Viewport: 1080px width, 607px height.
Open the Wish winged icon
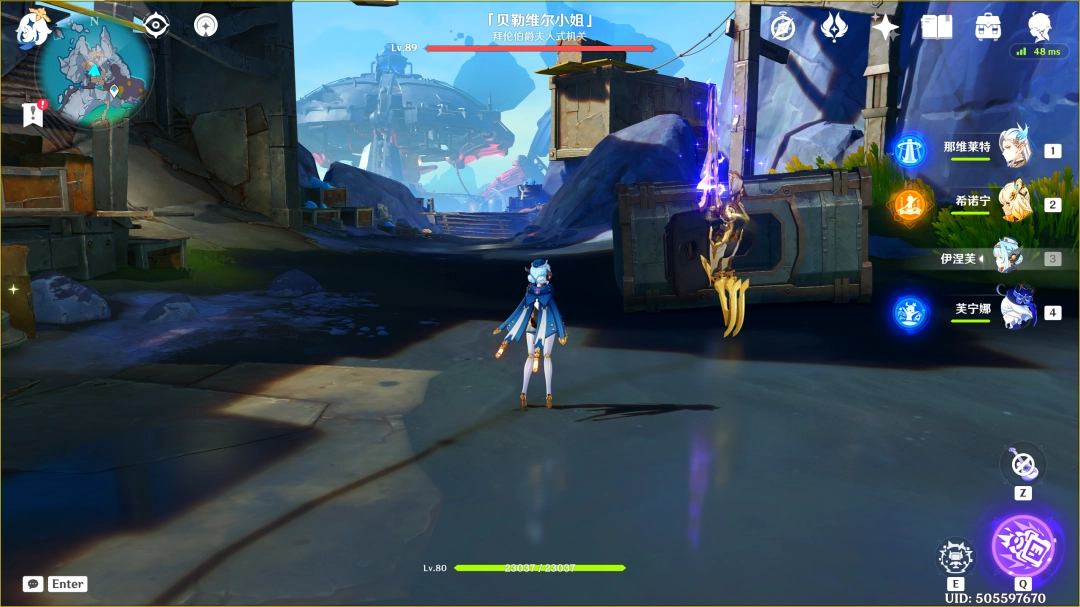[834, 27]
